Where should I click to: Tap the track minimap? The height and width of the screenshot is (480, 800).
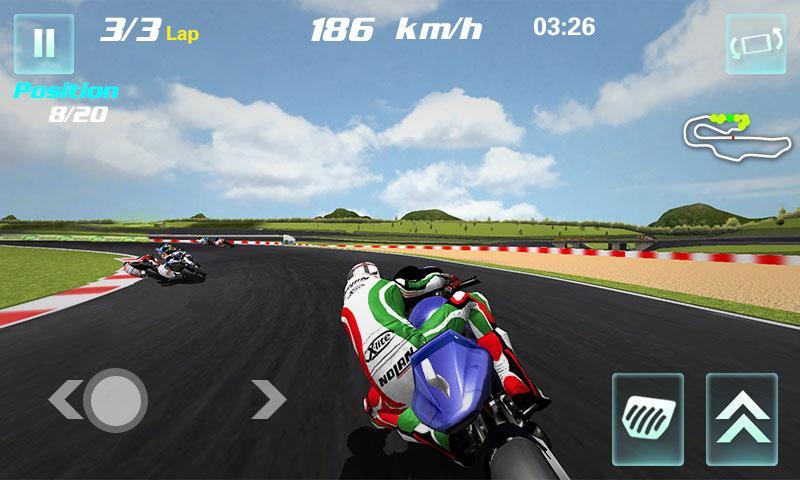(x=734, y=137)
